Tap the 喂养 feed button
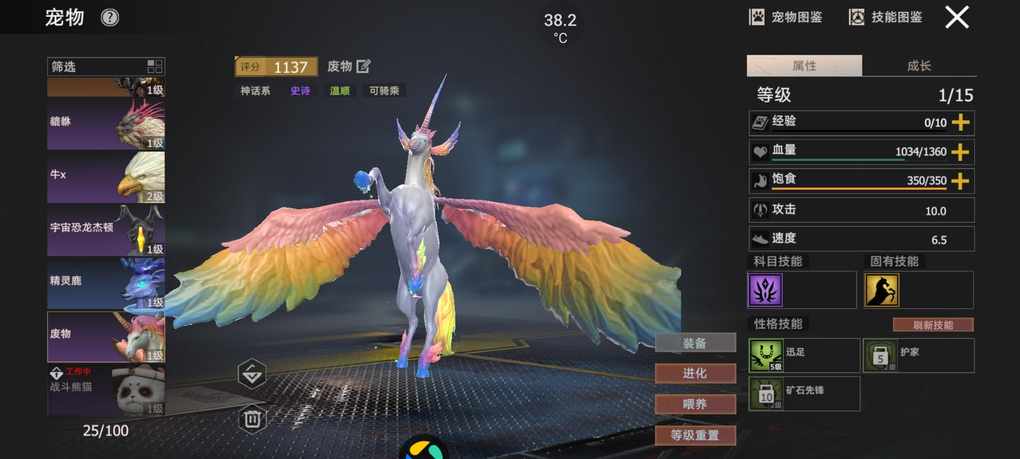Viewport: 1020px width, 459px height. (695, 404)
